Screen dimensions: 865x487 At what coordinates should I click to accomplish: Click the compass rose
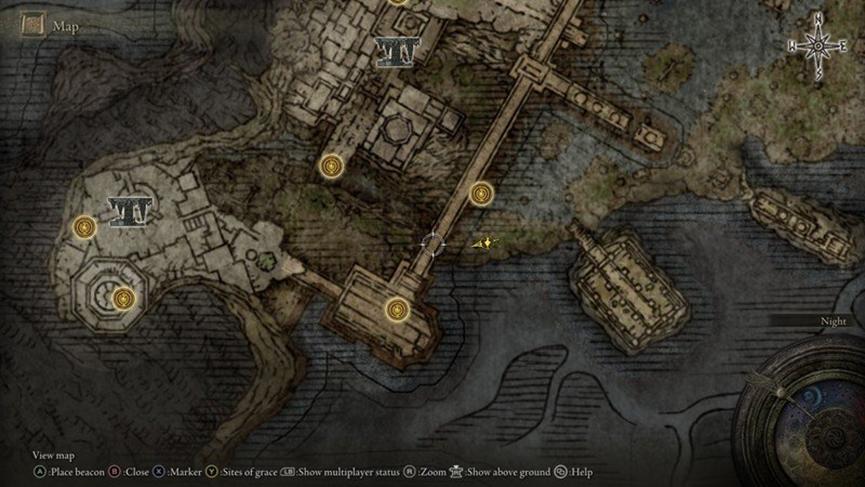pyautogui.click(x=818, y=44)
